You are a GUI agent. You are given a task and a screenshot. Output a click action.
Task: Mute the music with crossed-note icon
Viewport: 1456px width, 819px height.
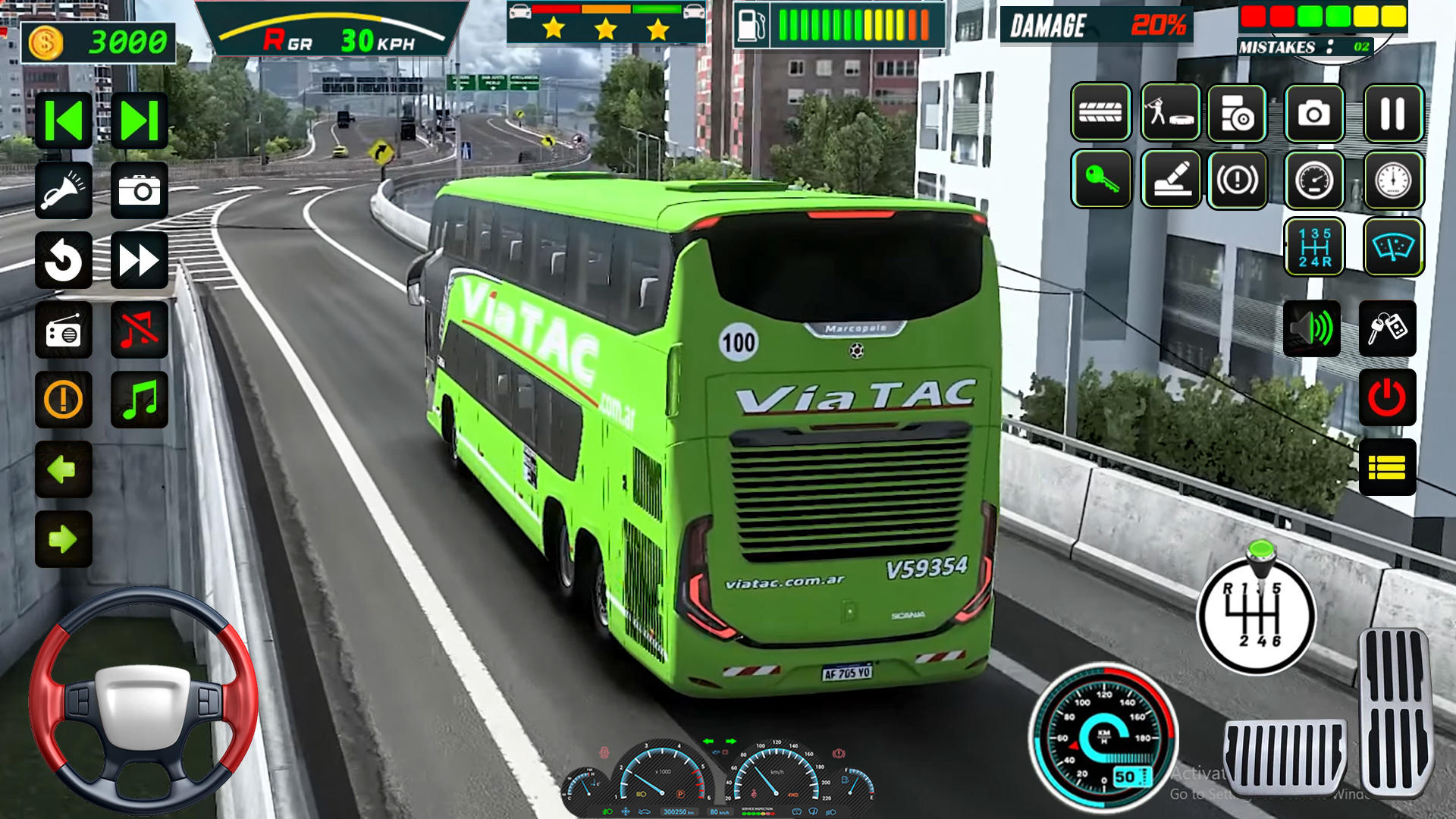point(139,330)
